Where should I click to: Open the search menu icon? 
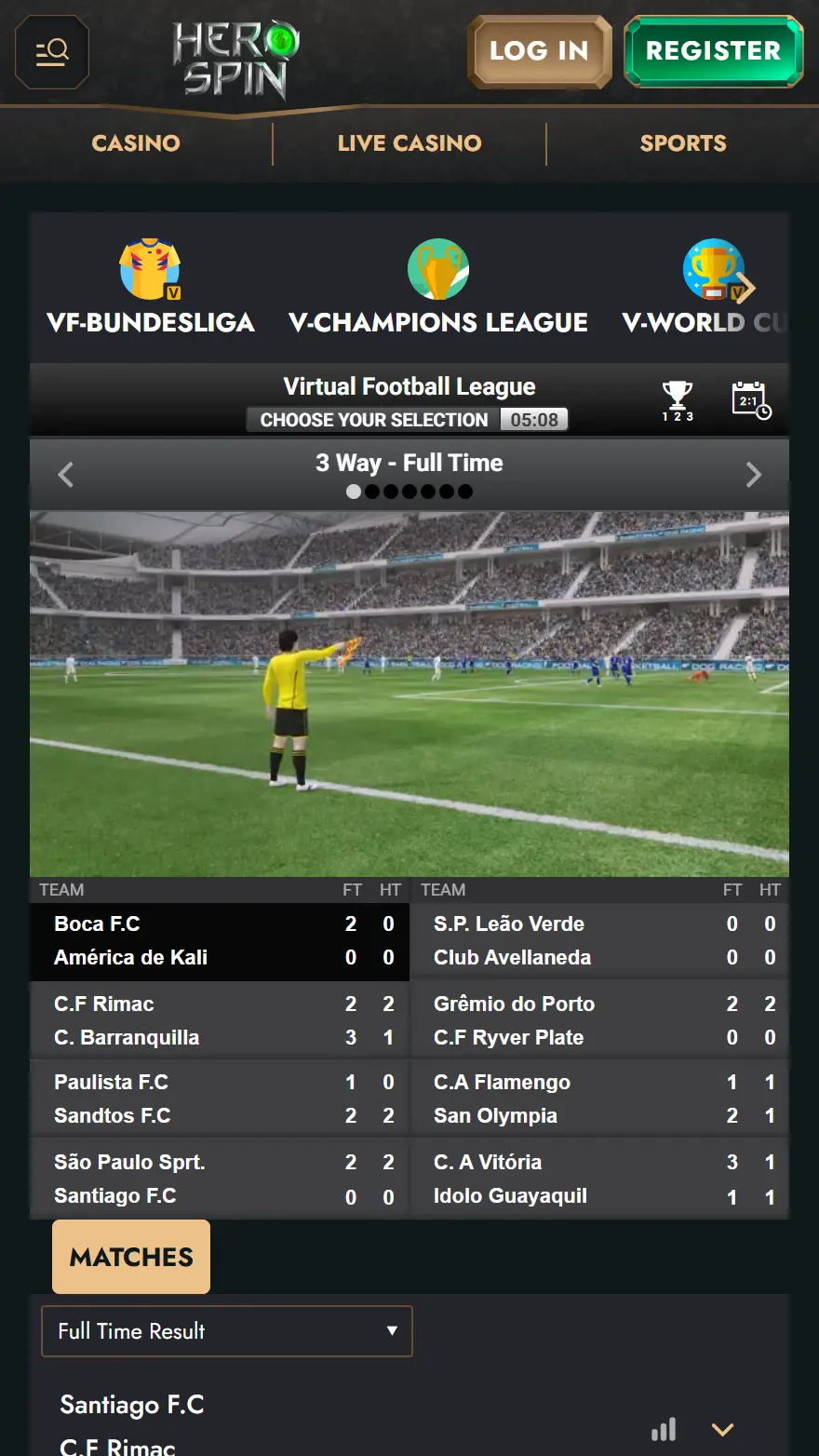52,51
